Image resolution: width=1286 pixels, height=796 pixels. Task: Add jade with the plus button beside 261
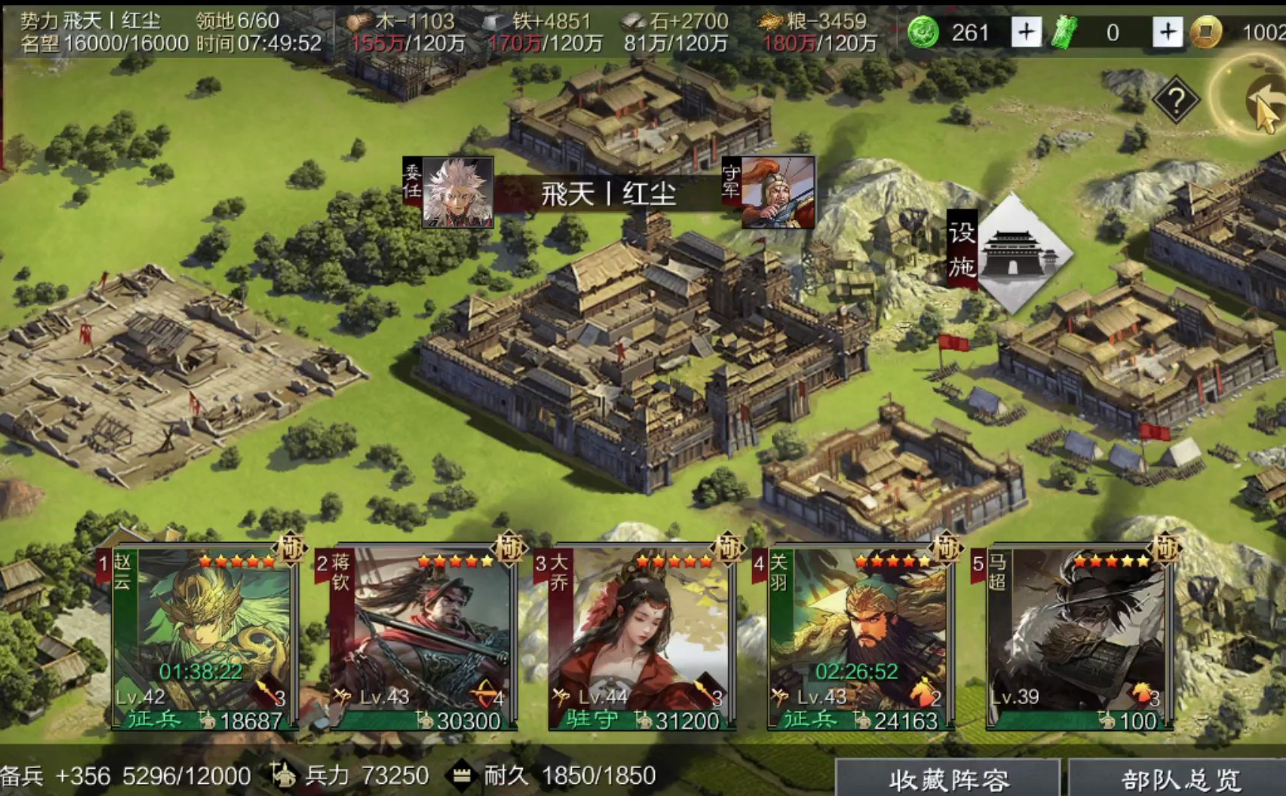coord(1026,32)
